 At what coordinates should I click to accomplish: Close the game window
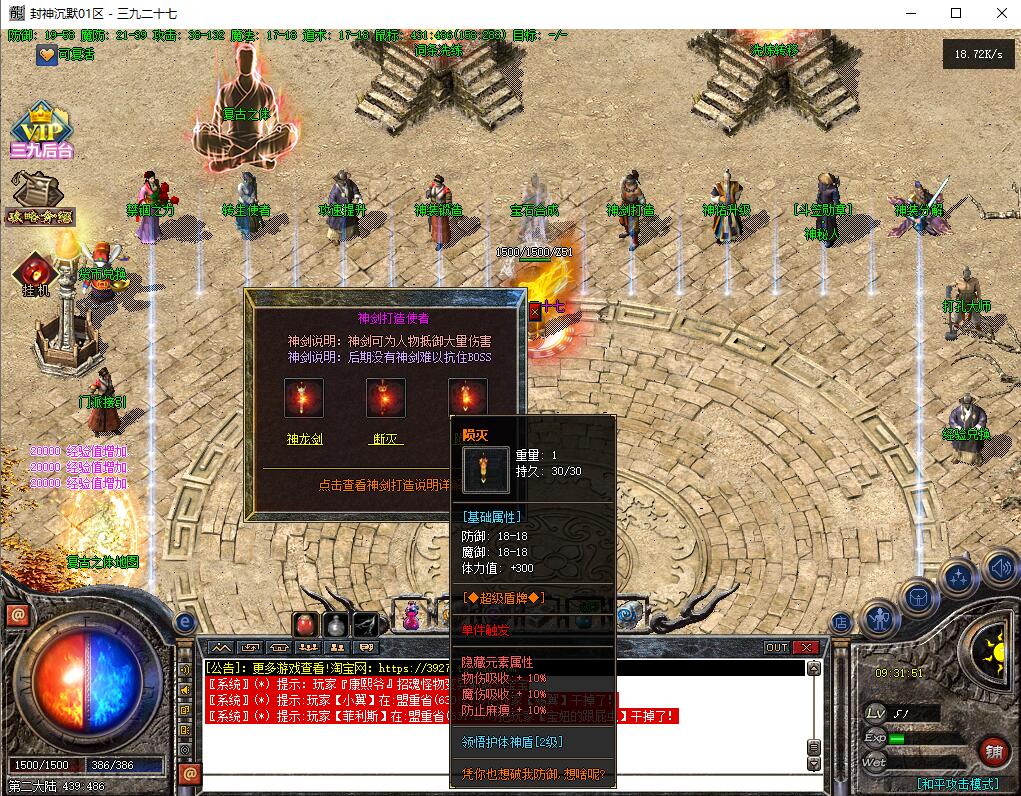point(1001,13)
